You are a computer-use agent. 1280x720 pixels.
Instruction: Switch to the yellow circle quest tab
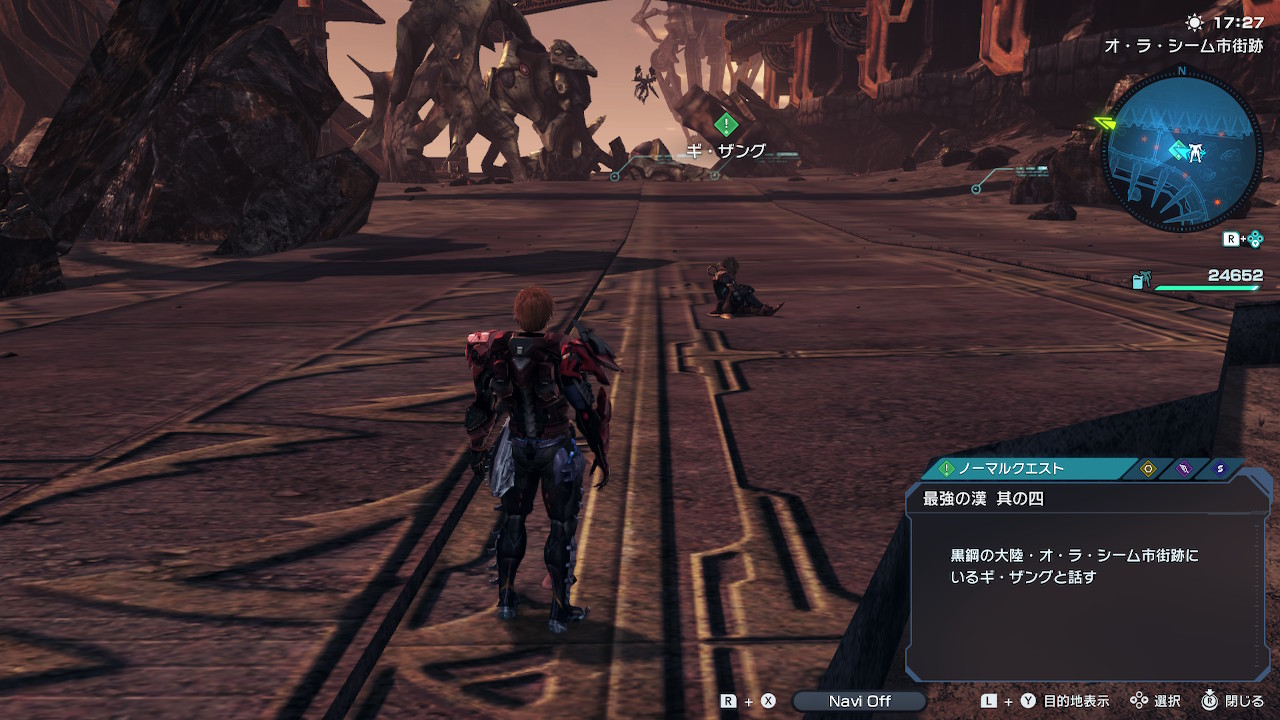click(1148, 468)
